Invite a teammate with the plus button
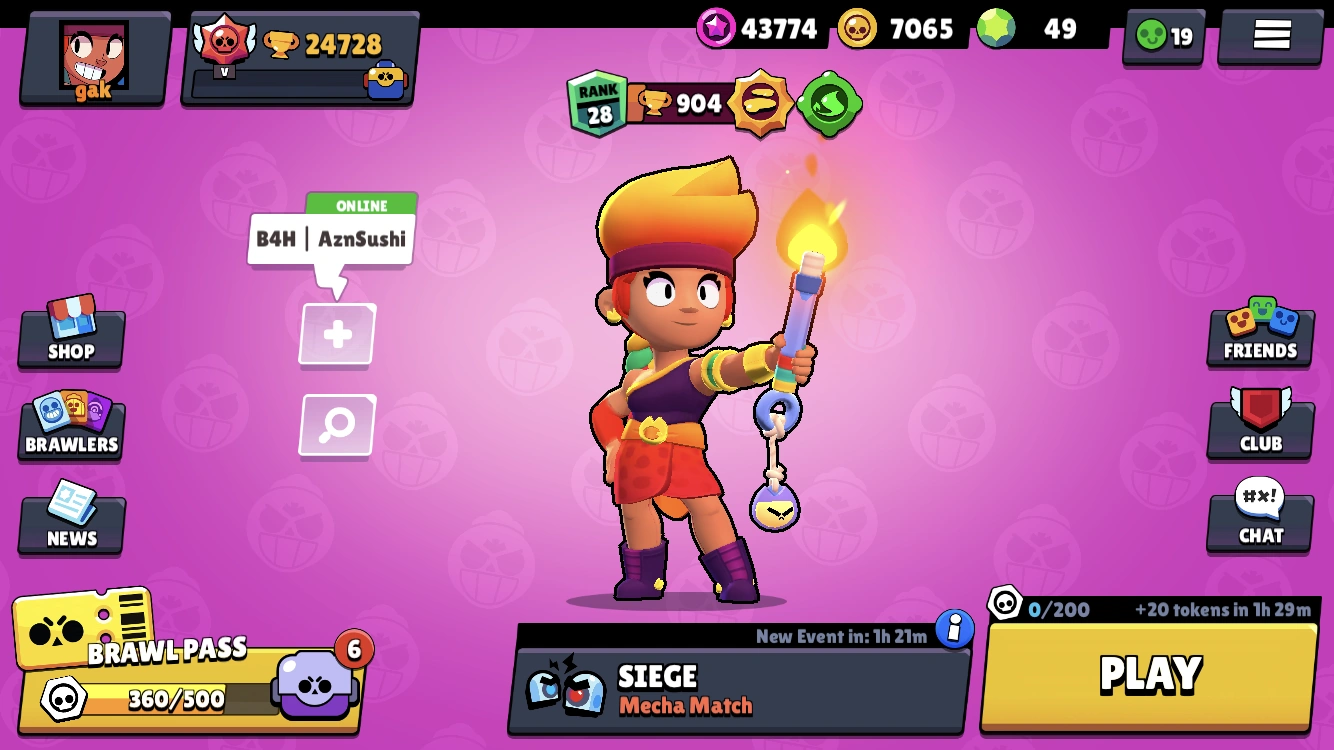 pyautogui.click(x=337, y=335)
